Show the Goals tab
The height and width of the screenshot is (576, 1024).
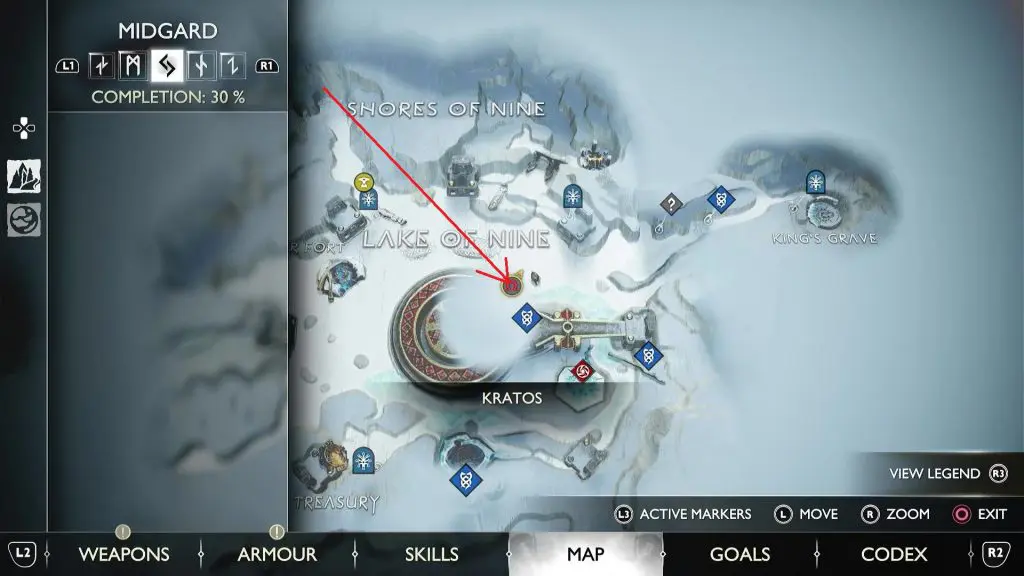click(x=739, y=554)
